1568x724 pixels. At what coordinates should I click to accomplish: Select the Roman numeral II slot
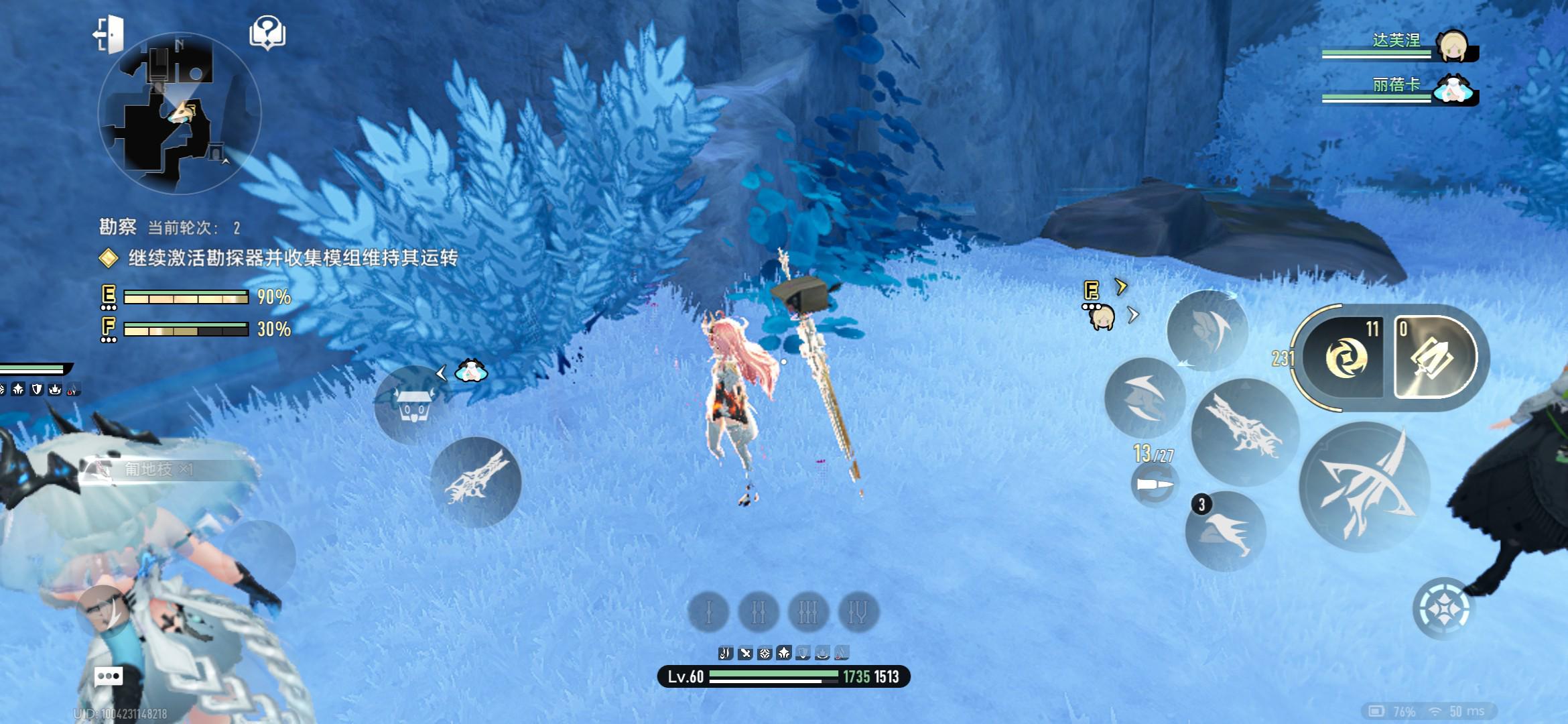tap(758, 612)
